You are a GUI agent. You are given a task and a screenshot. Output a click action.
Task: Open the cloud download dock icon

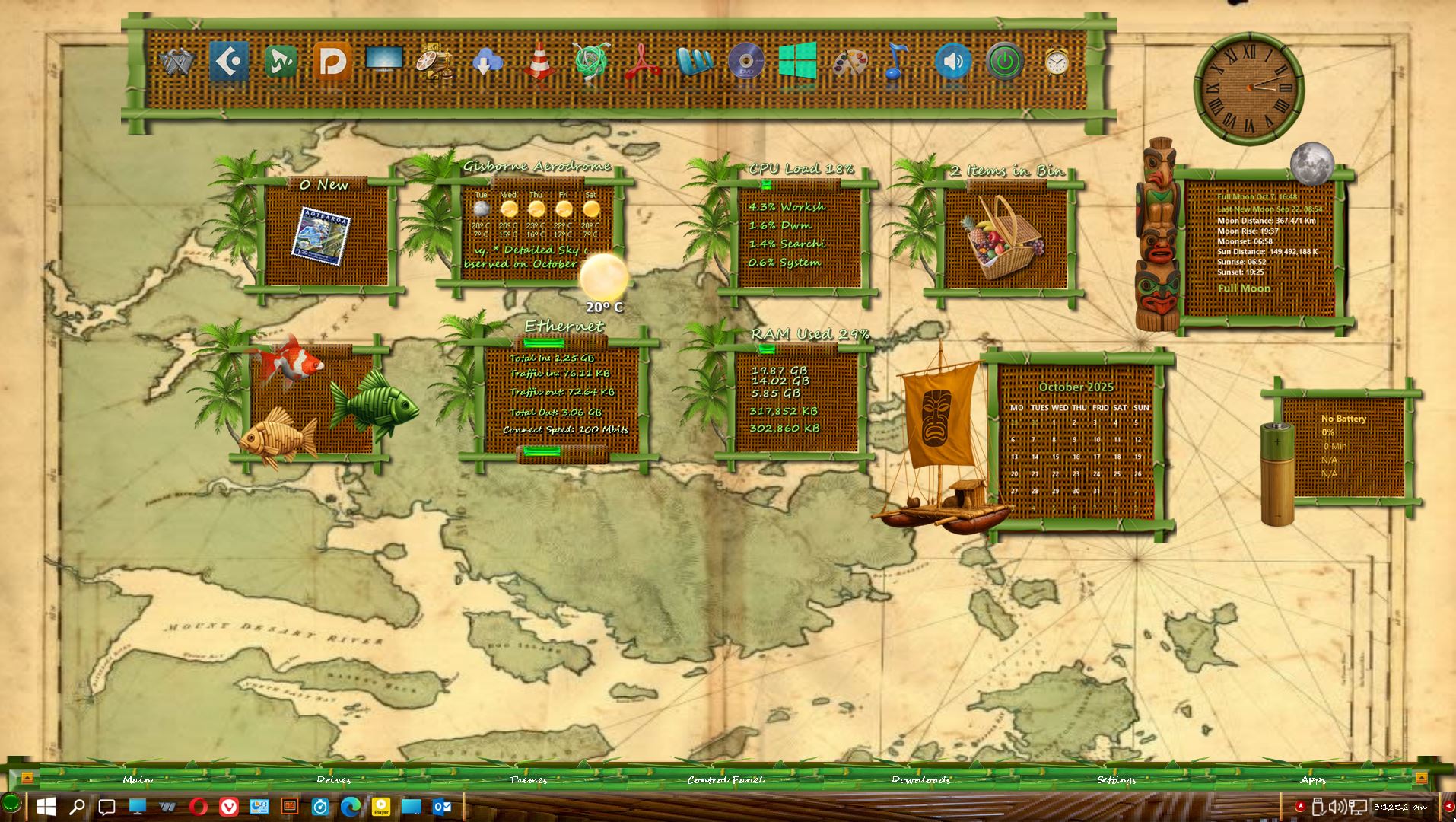[x=487, y=62]
